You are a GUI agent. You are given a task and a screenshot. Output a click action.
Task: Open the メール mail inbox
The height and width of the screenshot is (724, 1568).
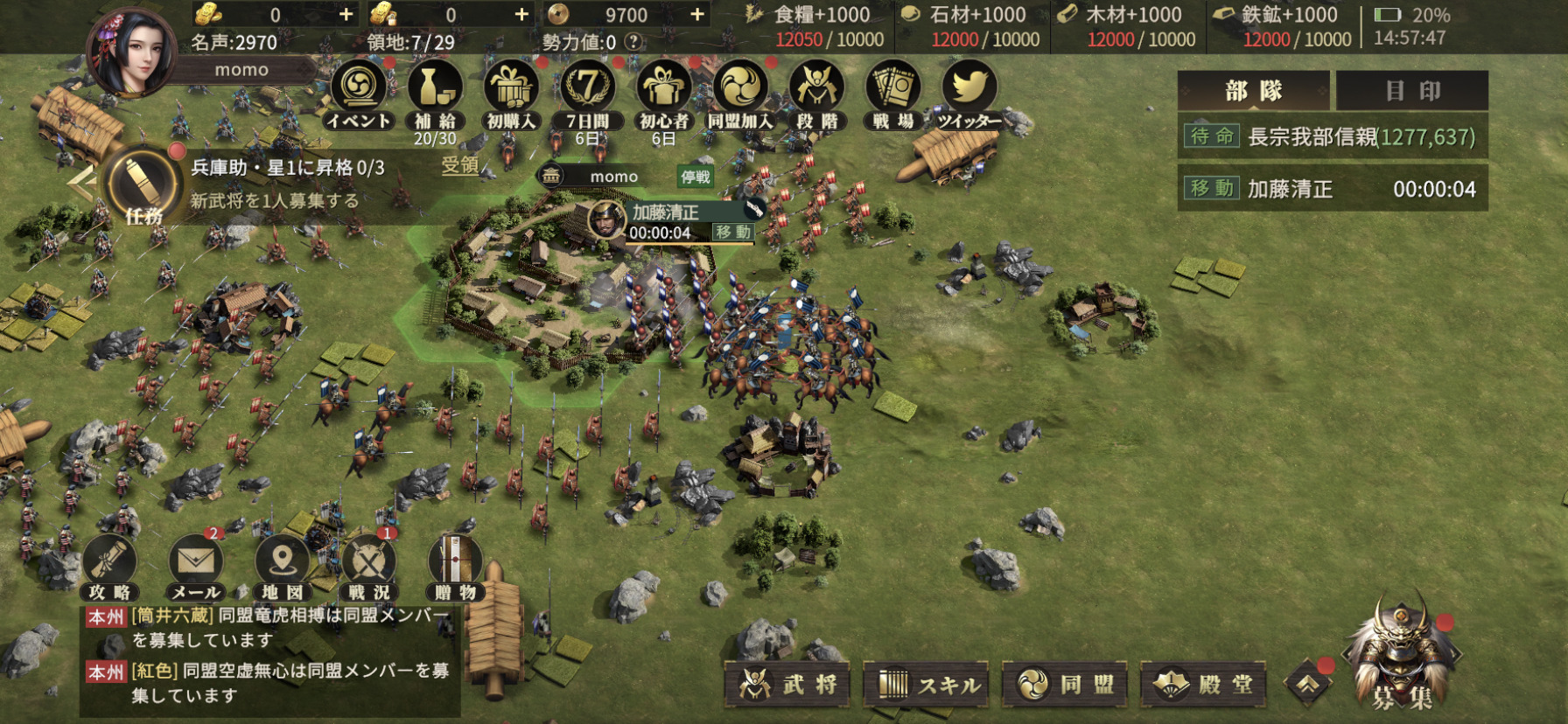pyautogui.click(x=195, y=567)
